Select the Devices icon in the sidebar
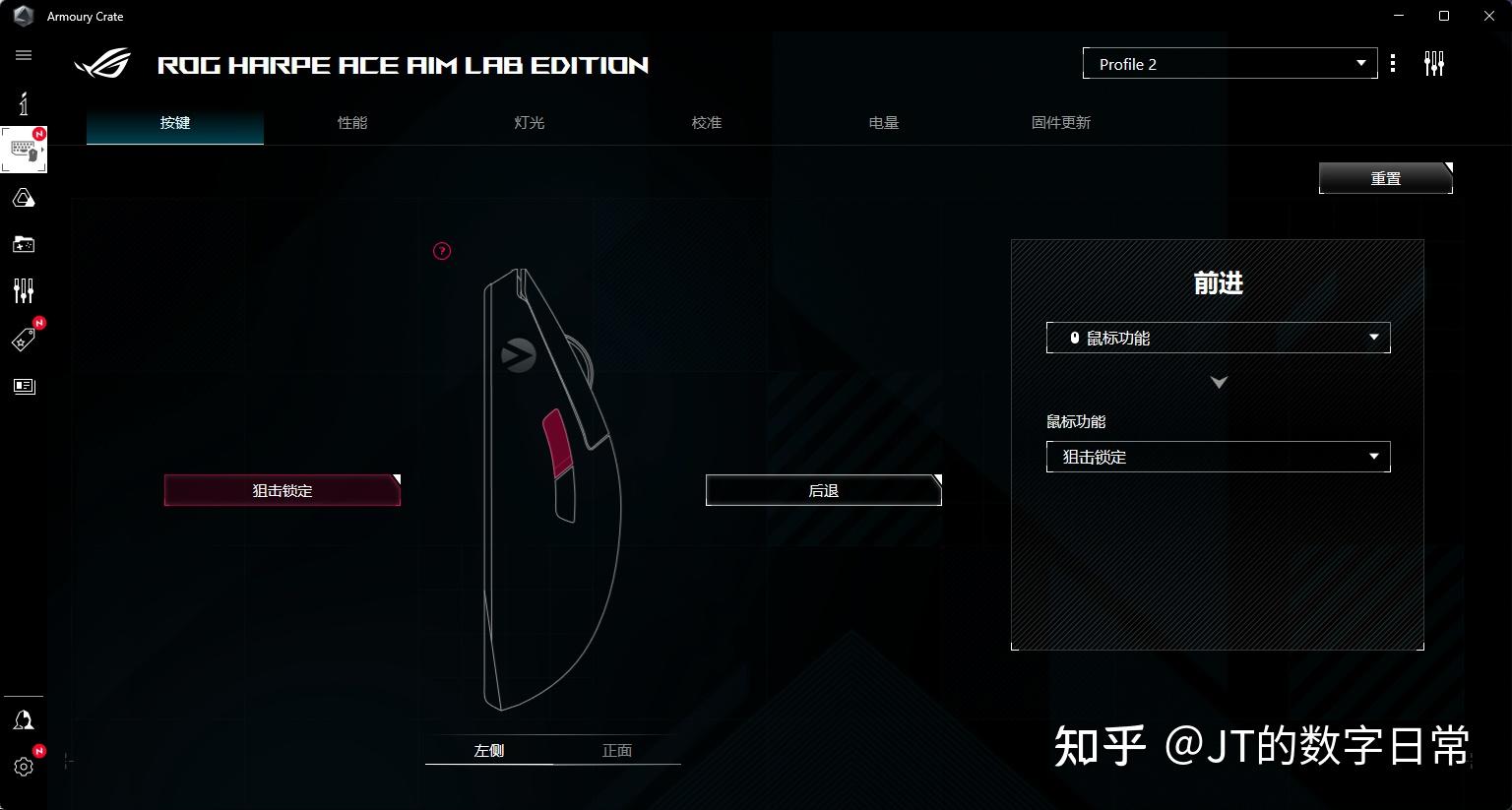 click(x=23, y=149)
